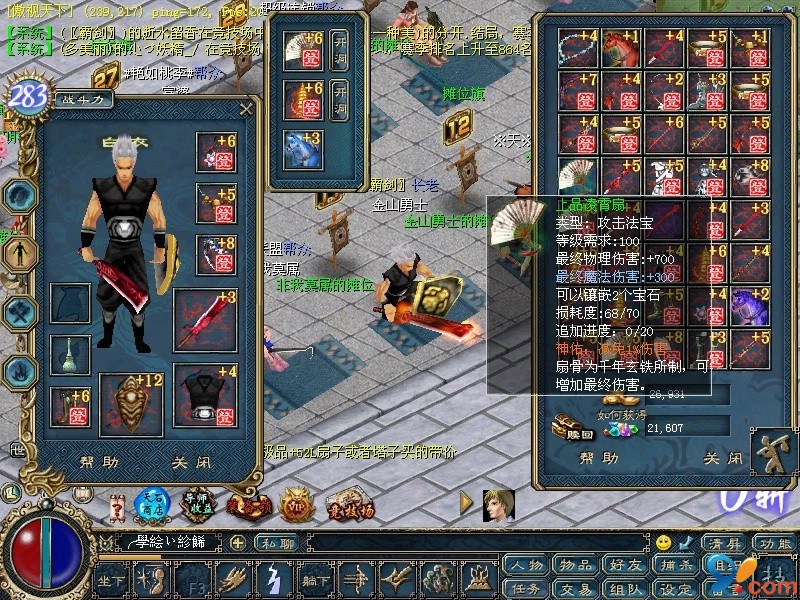This screenshot has height=600, width=800.
Task: Select the green potion bottle slot
Action: [x=71, y=353]
